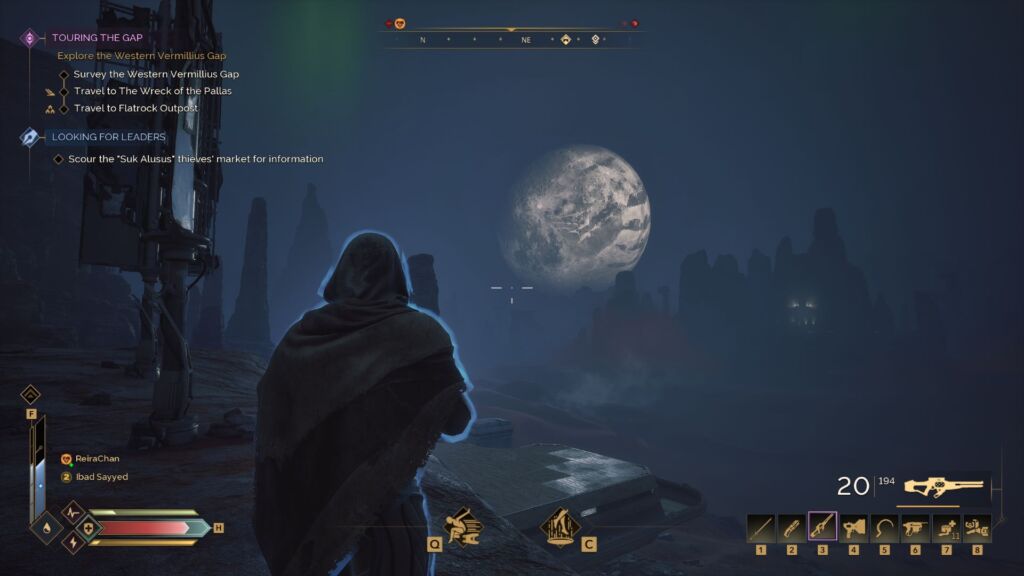This screenshot has height=576, width=1024.
Task: Click the compass bar at top
Action: [x=511, y=39]
